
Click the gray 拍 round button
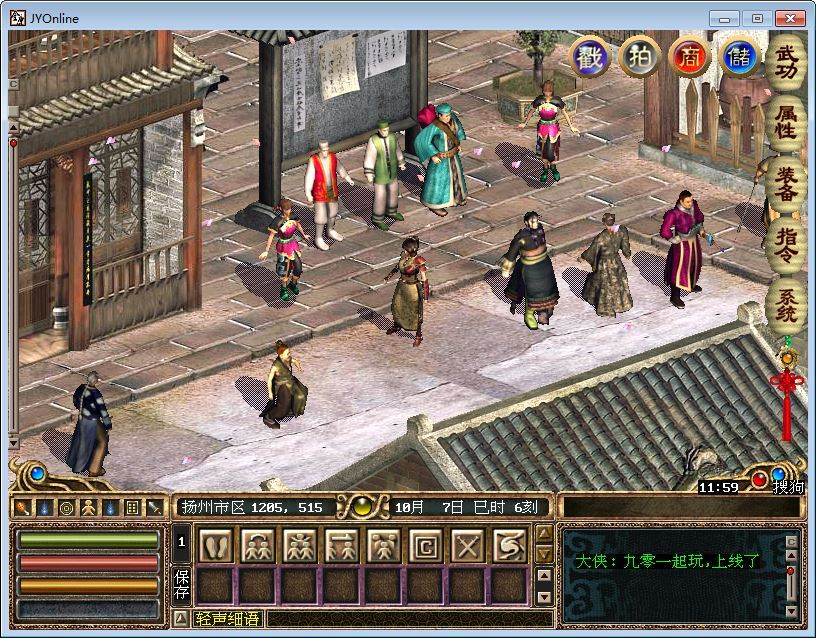click(639, 58)
